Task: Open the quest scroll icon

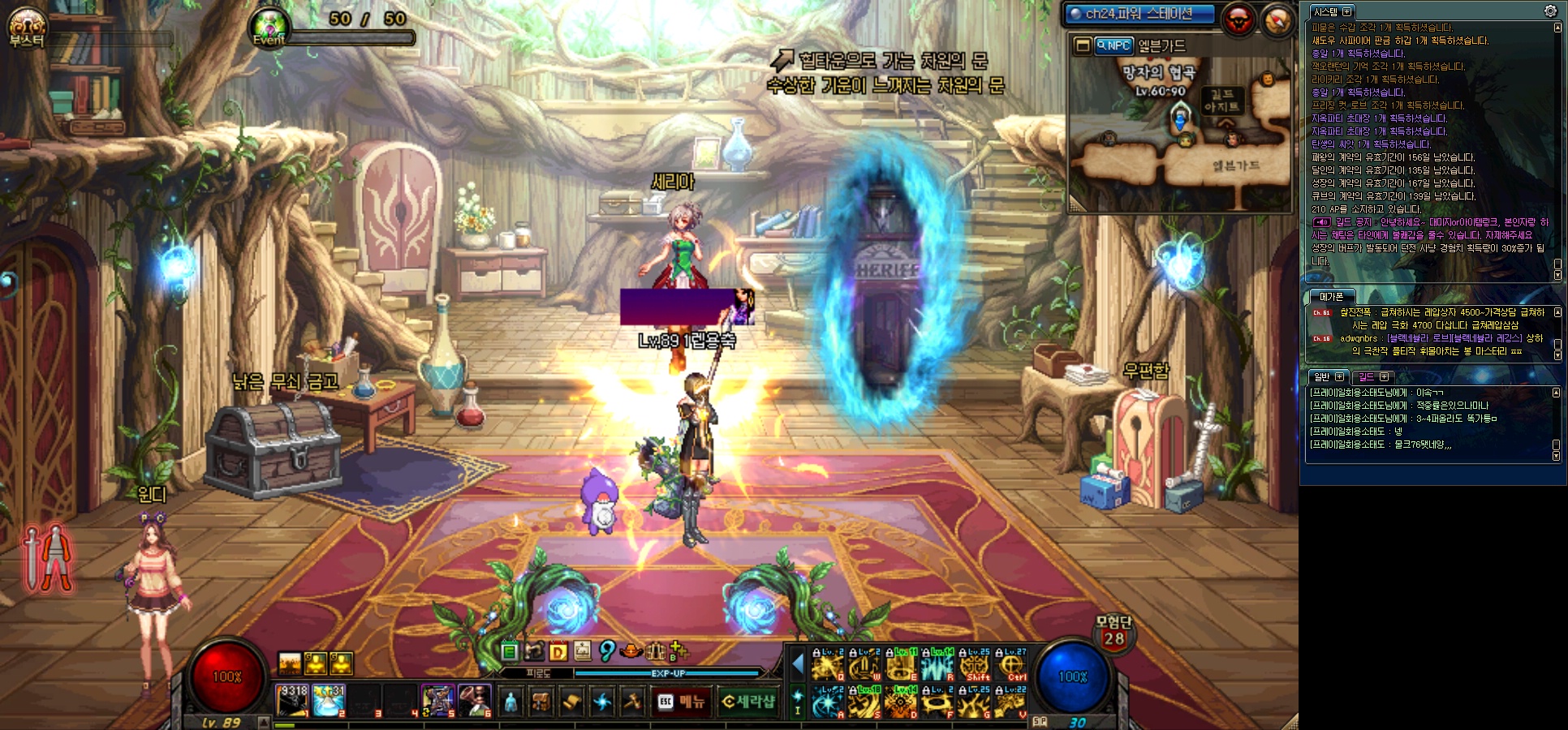Action: pyautogui.click(x=571, y=702)
